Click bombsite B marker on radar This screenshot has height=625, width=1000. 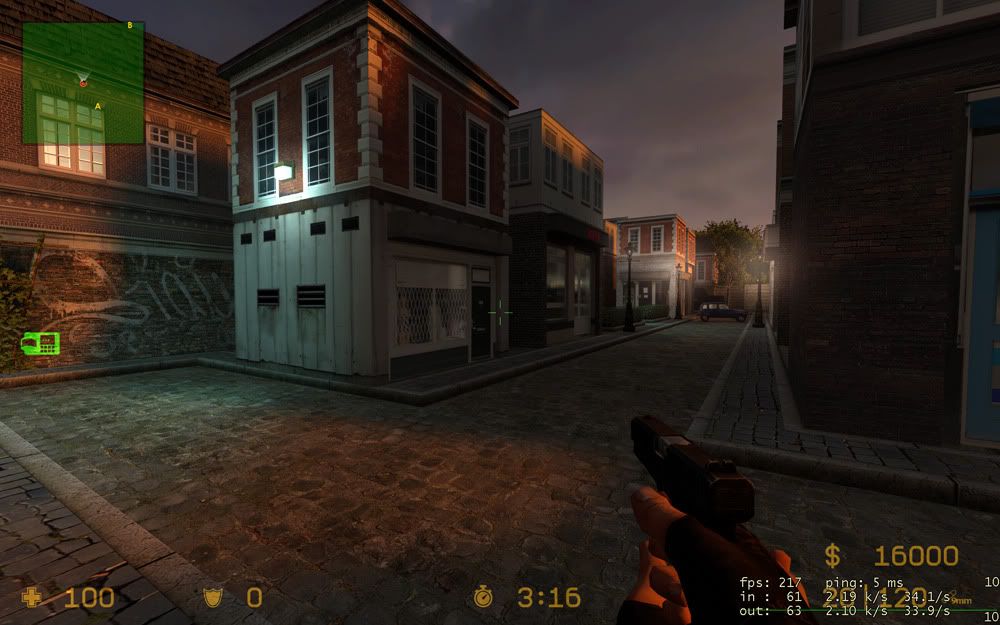131,26
